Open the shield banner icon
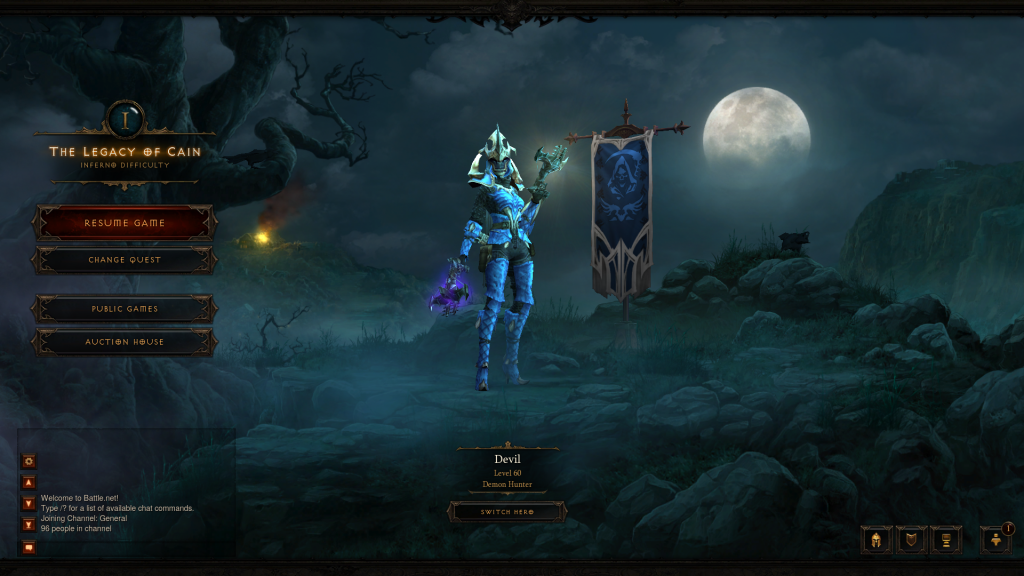Image resolution: width=1024 pixels, height=576 pixels. pos(911,540)
